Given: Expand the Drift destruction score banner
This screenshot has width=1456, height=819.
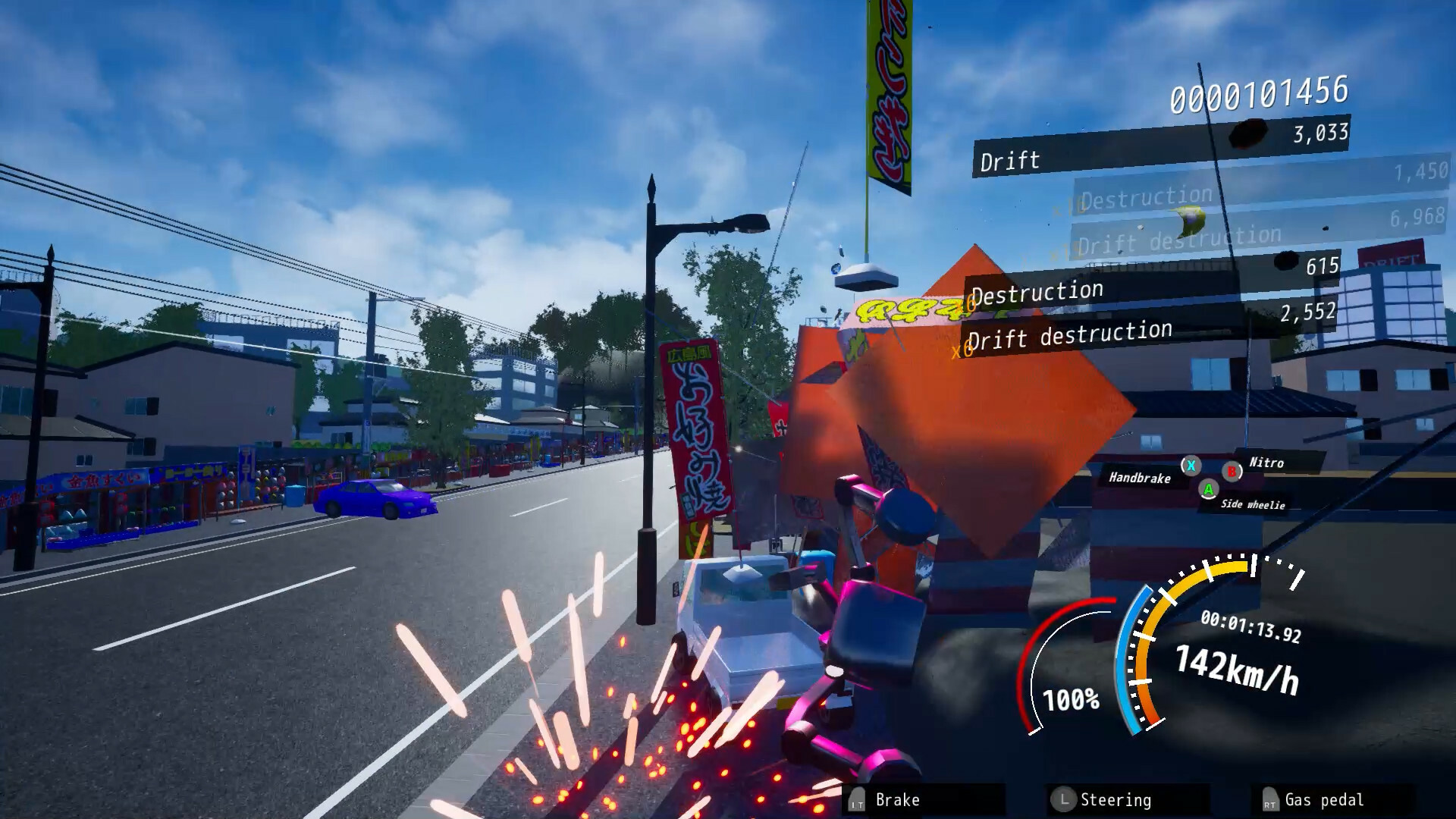Looking at the screenshot, I should (x=1072, y=331).
